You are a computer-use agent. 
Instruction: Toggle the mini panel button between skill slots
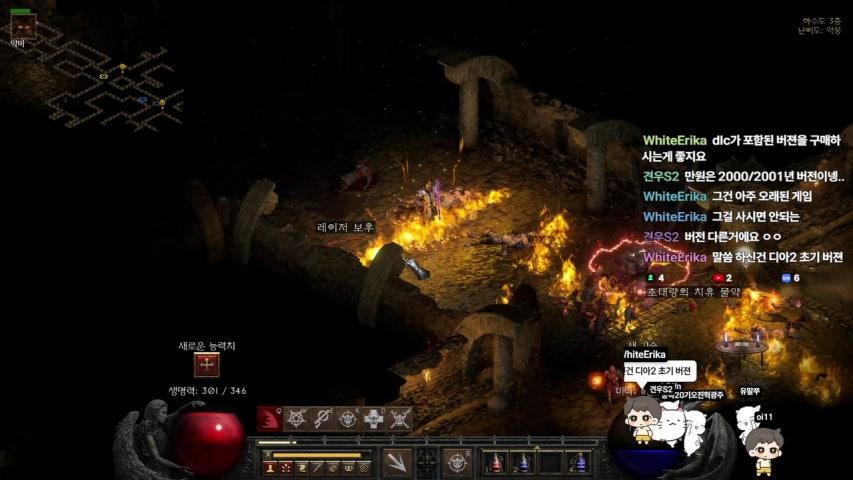pos(427,461)
